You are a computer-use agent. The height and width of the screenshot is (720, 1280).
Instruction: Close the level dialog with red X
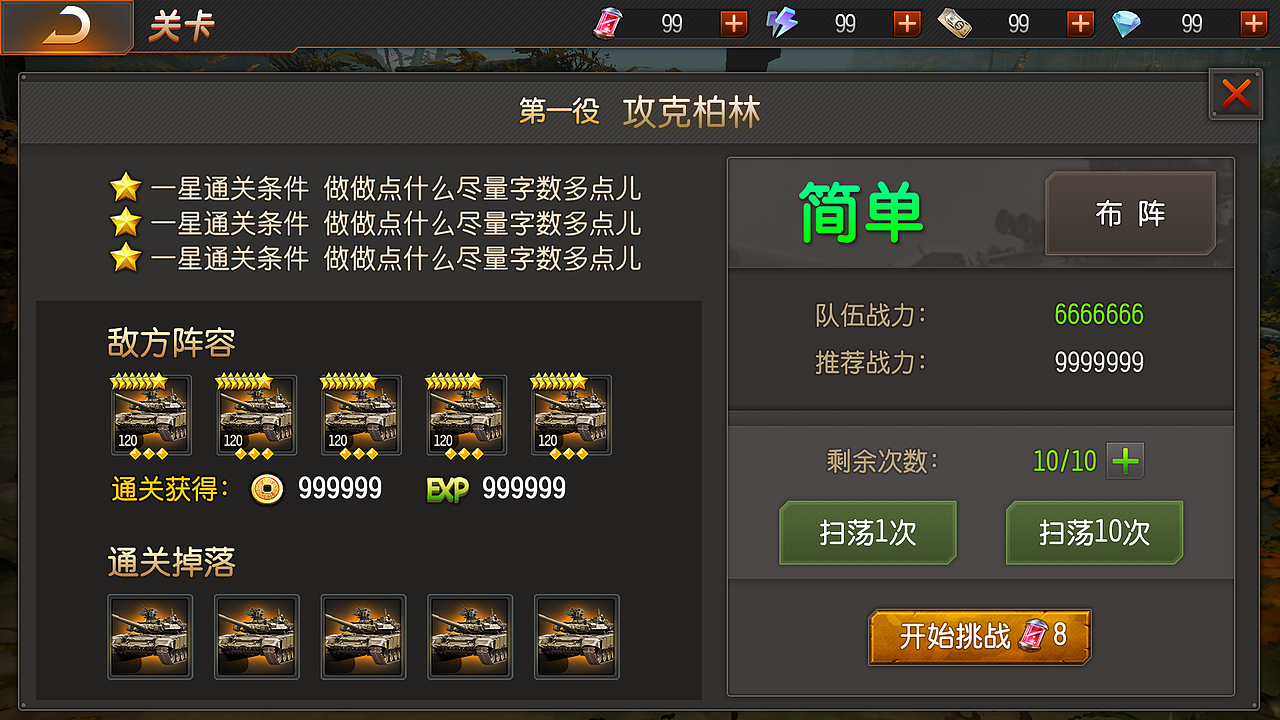[1236, 94]
